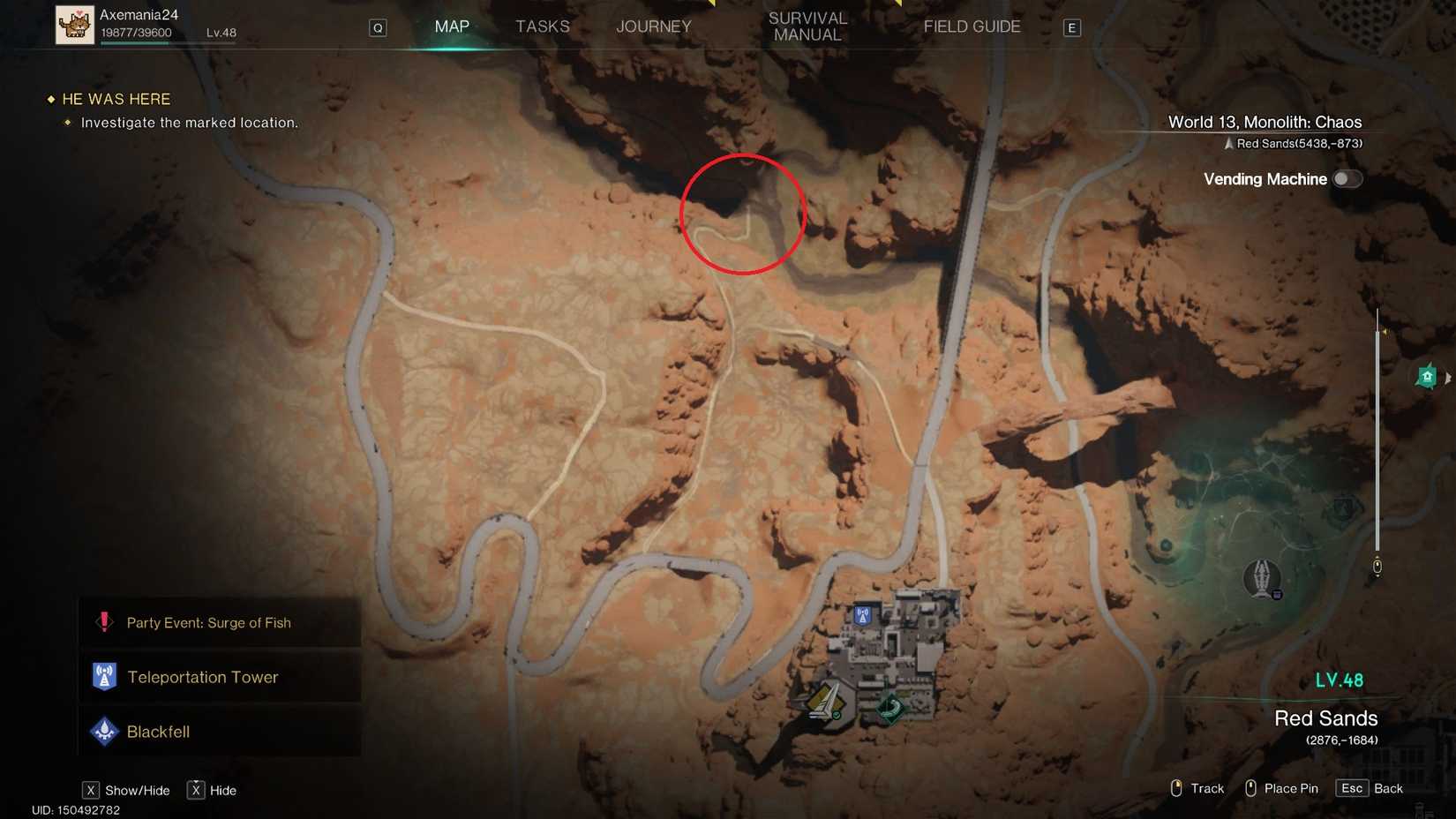This screenshot has width=1456, height=819.
Task: Open the FIELD GUIDE tab
Action: [x=972, y=26]
